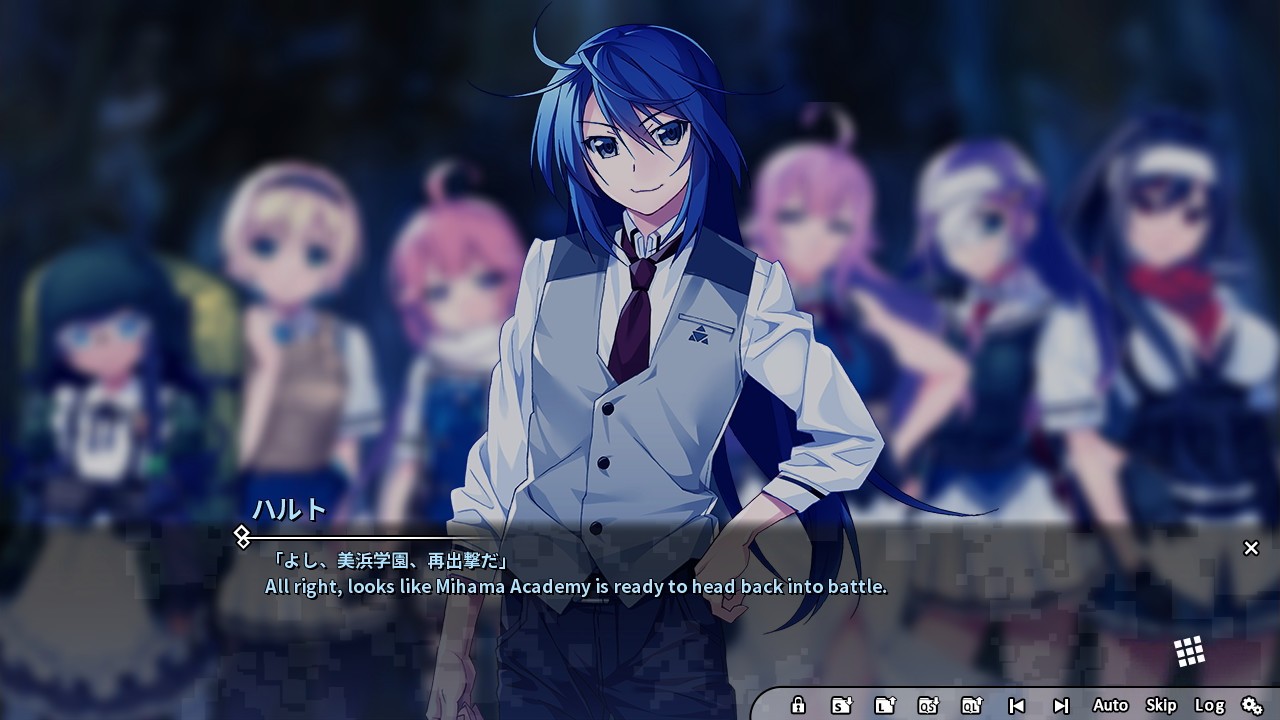This screenshot has width=1280, height=720.
Task: Click the save icon with S
Action: click(839, 705)
